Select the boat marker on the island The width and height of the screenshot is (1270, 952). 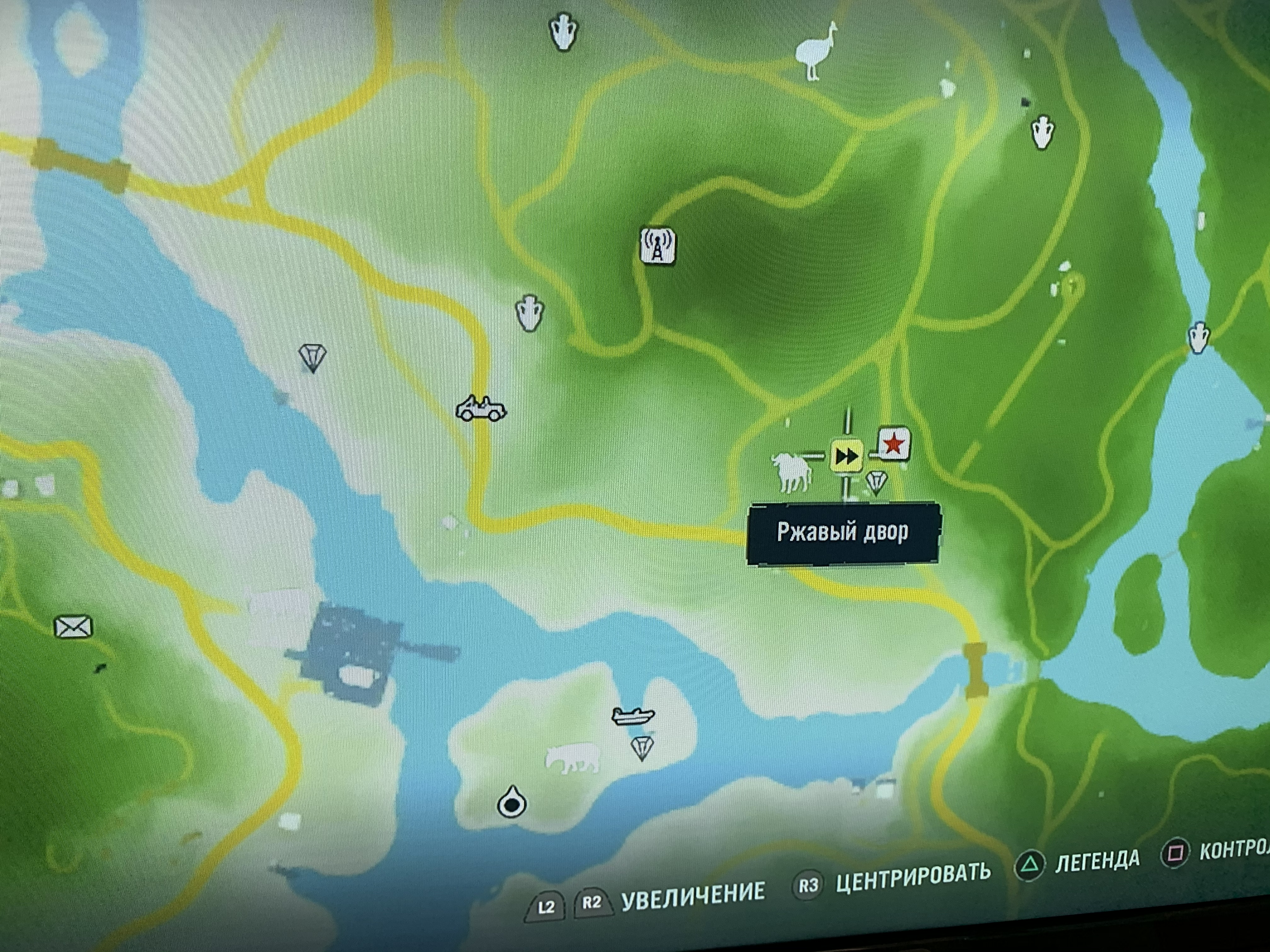click(633, 716)
